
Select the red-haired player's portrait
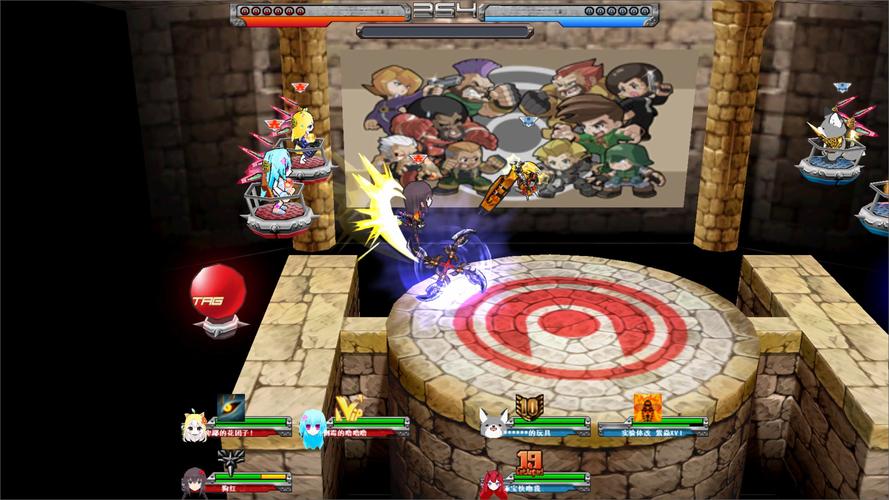click(x=492, y=482)
